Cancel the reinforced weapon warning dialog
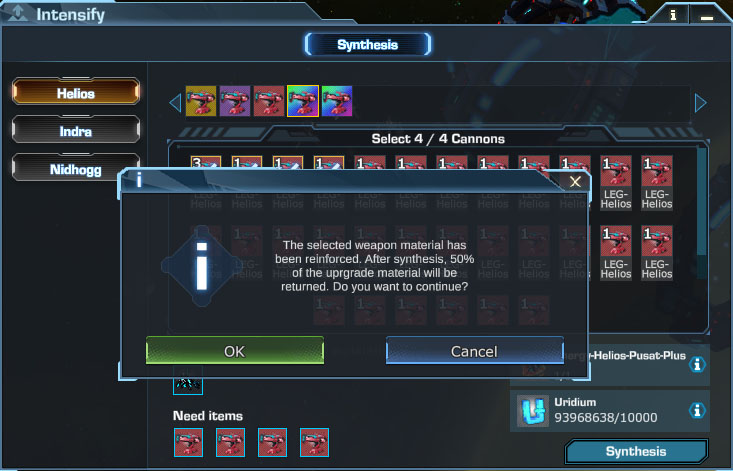The width and height of the screenshot is (733, 471). 474,350
